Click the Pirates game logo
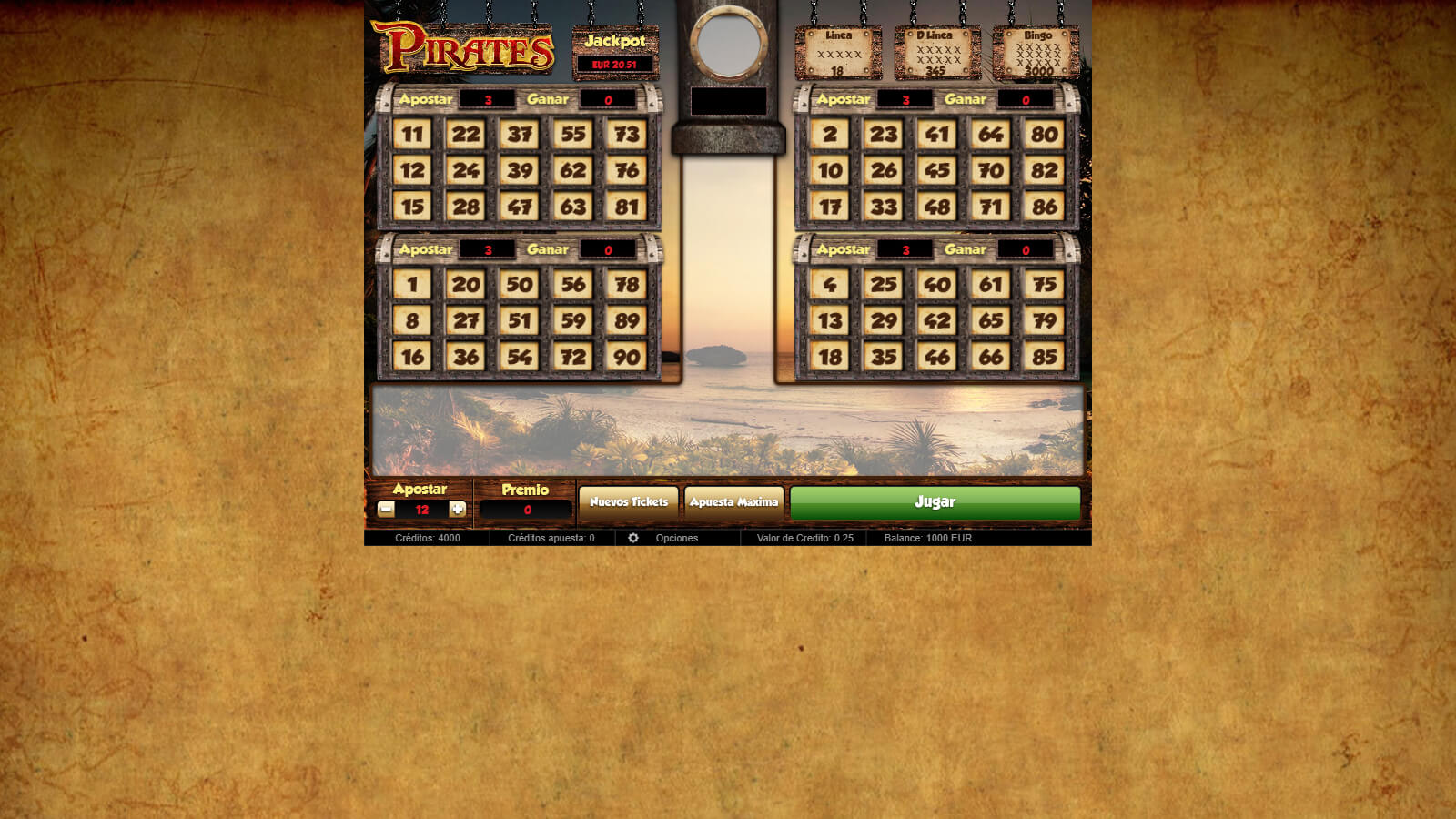Screen dimensions: 1456x819 tap(463, 47)
